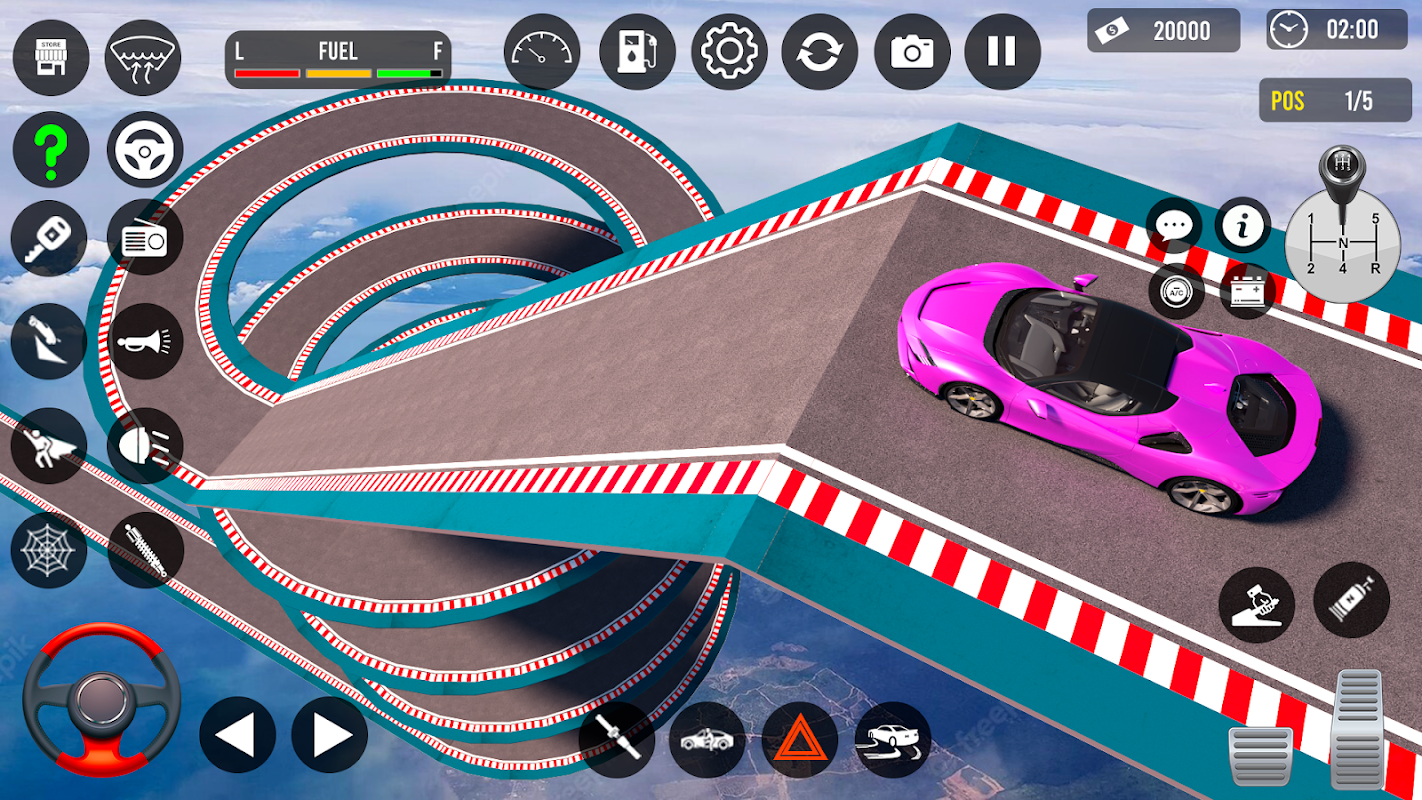Turn on the radio icon
1422x800 pixels.
[x=145, y=237]
